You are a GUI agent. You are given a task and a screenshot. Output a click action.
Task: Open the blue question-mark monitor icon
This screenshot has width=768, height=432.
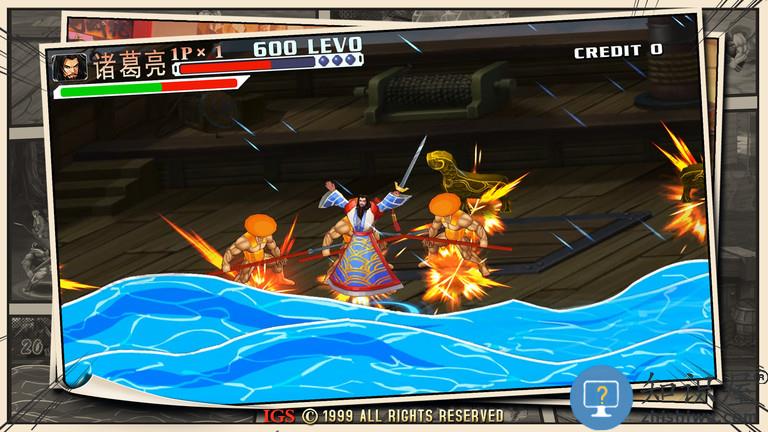point(606,397)
